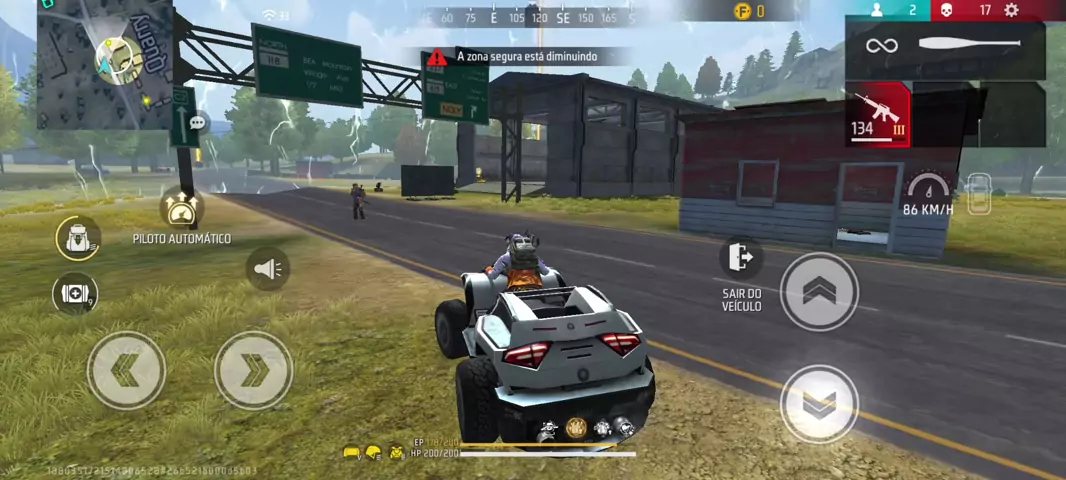Activate Piloto Automático
Viewport: 1066px width, 480px height.
[x=182, y=209]
